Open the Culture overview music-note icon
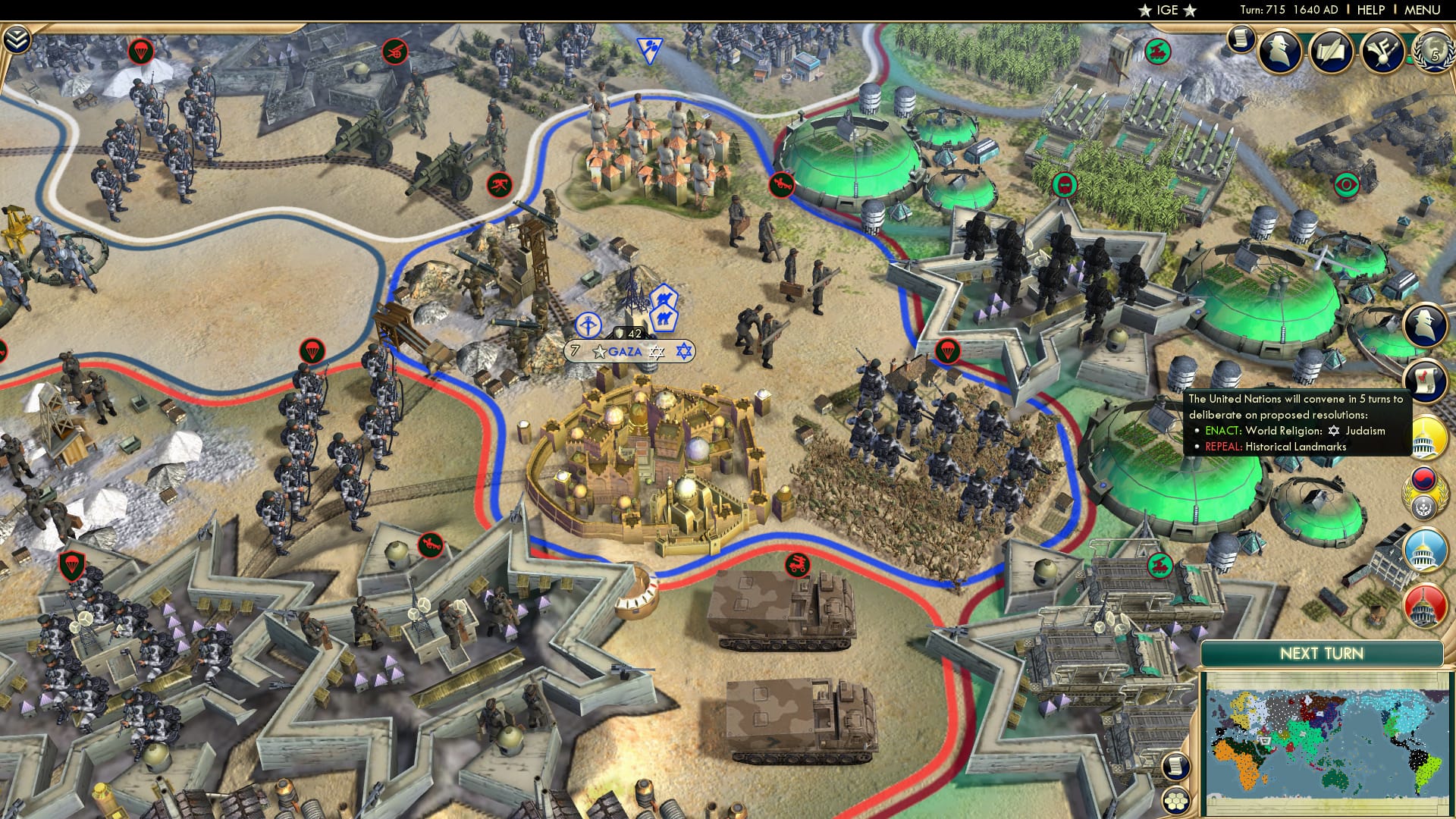 [1382, 53]
